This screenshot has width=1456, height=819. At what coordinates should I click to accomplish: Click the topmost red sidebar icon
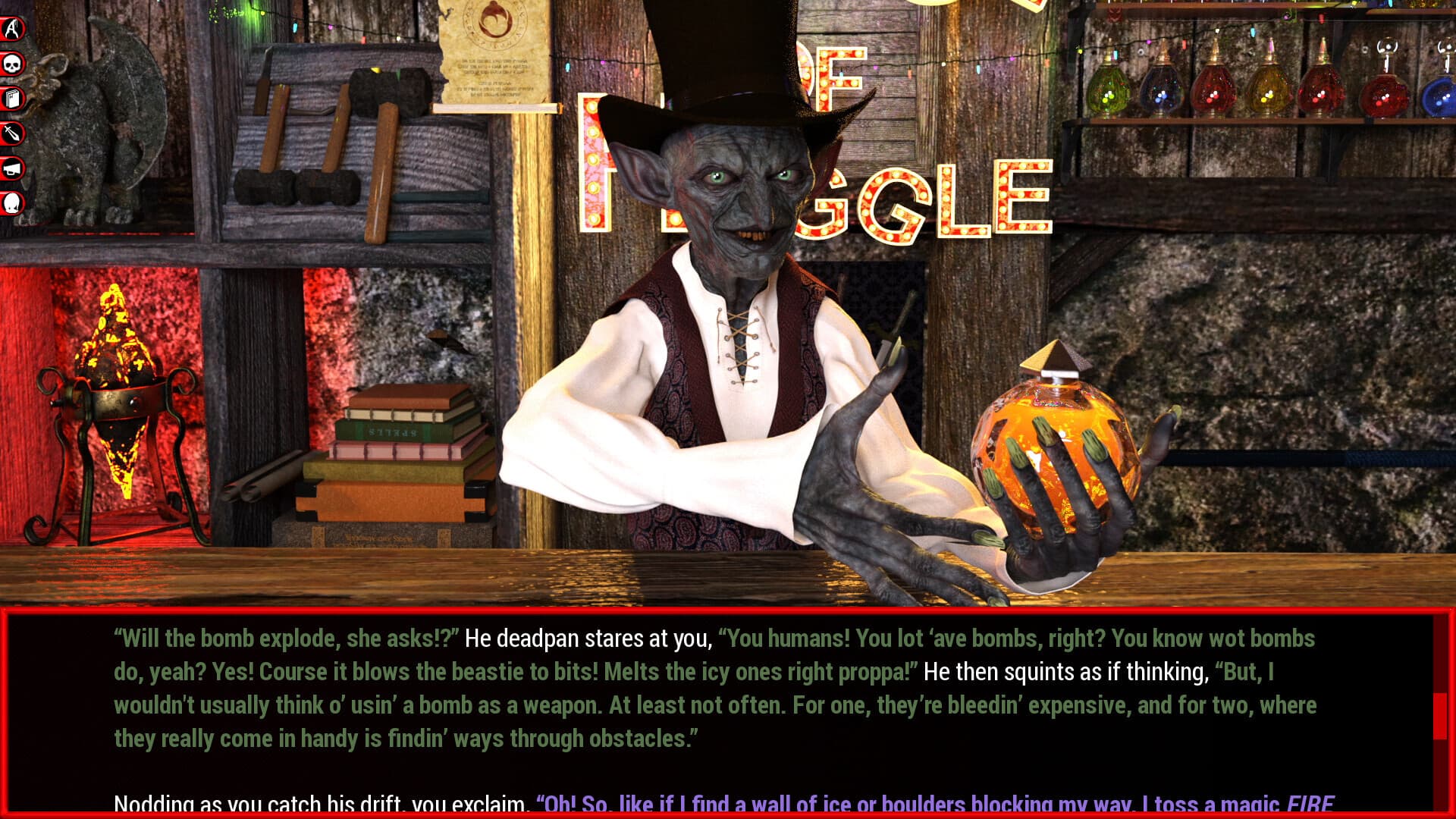point(12,28)
